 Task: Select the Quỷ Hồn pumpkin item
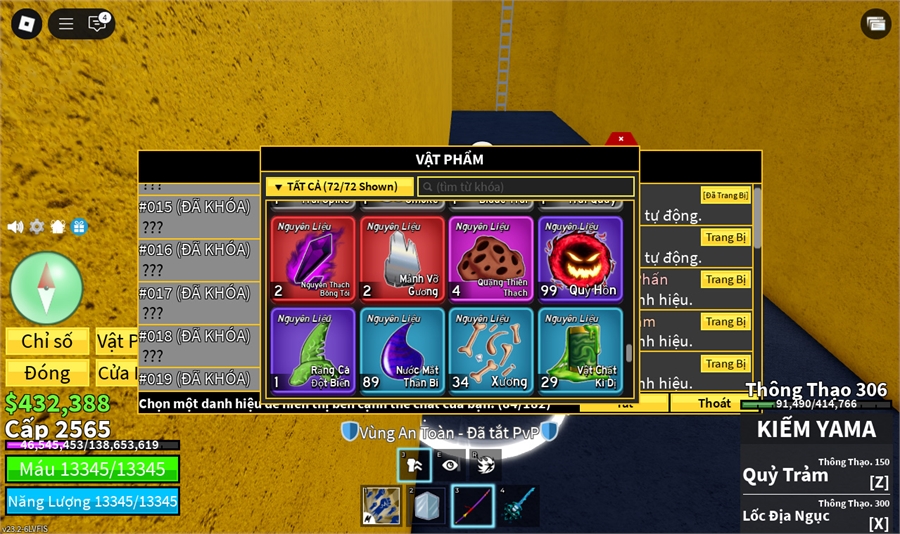(x=580, y=259)
